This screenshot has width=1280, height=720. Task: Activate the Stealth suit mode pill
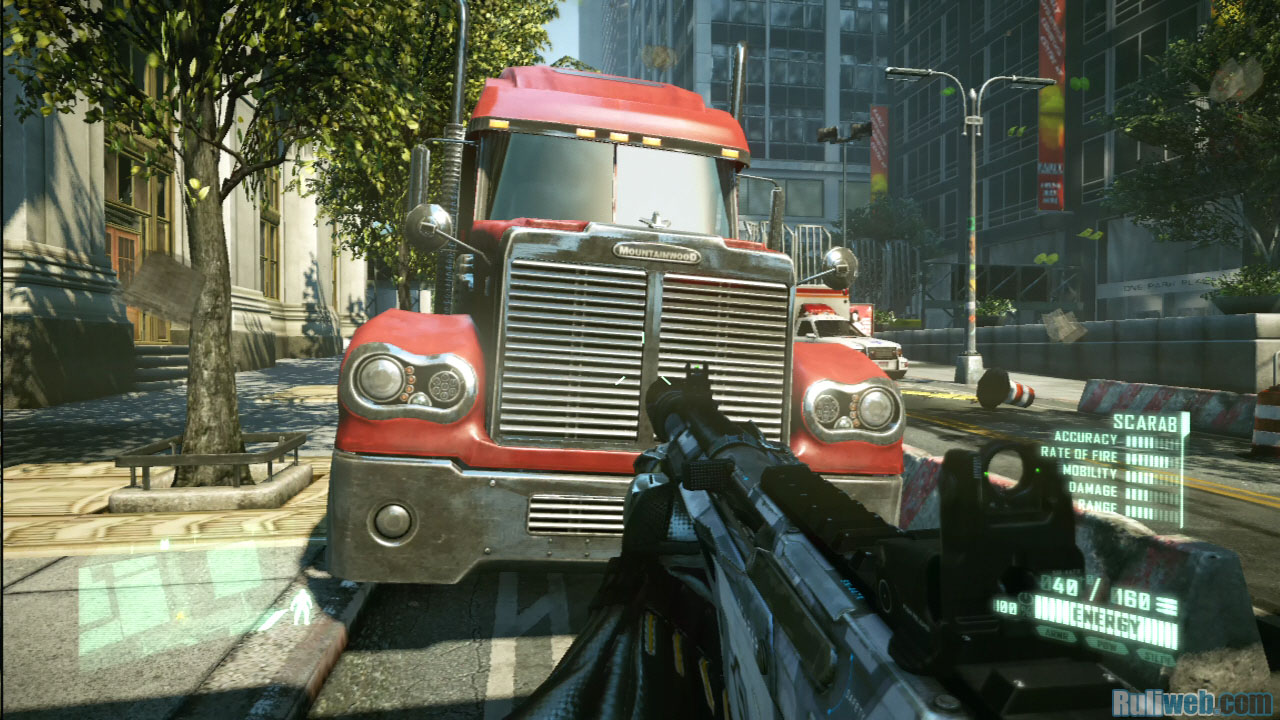(x=1155, y=656)
